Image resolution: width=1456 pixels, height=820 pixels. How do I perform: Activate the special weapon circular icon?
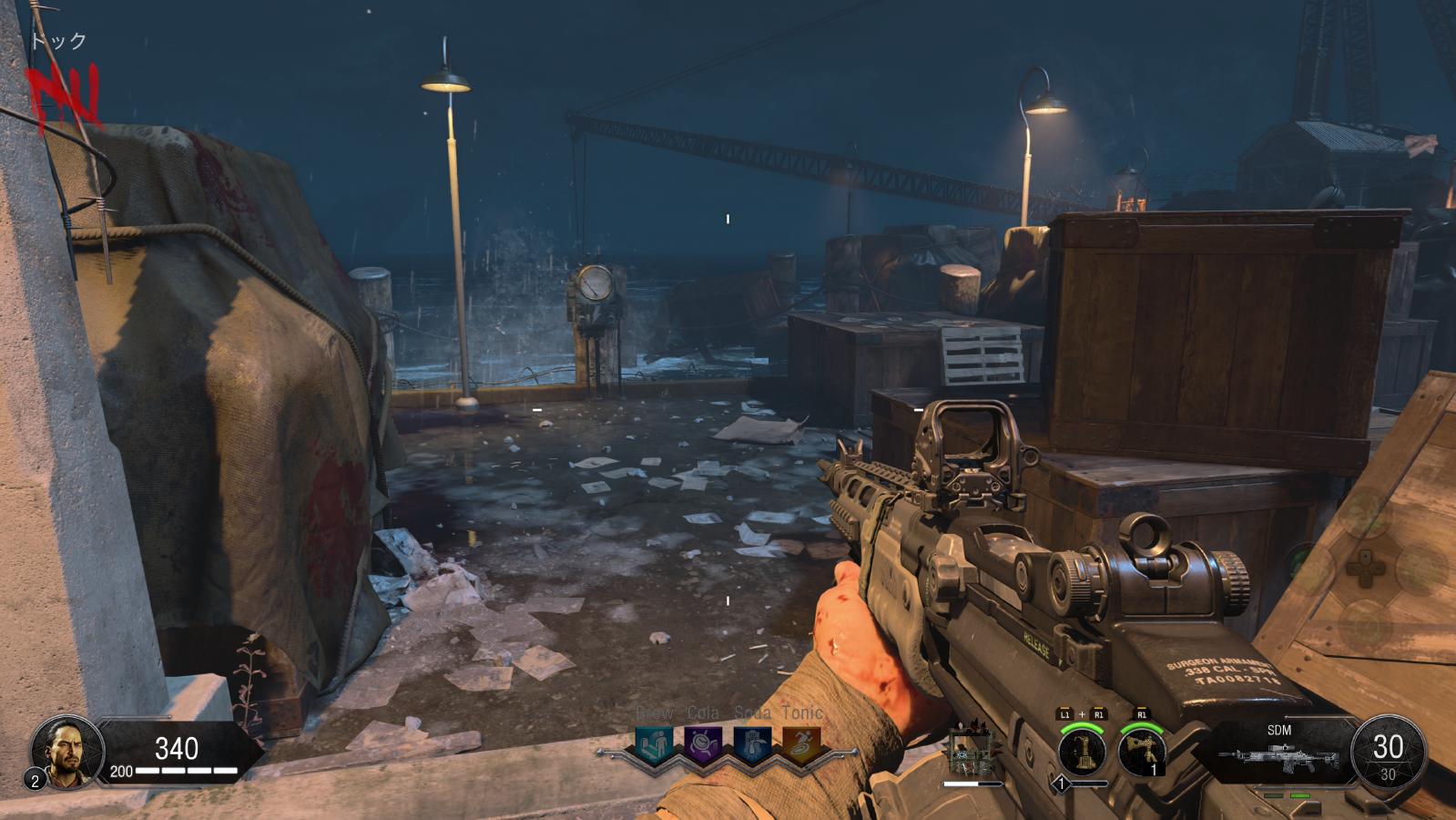pyautogui.click(x=1083, y=752)
